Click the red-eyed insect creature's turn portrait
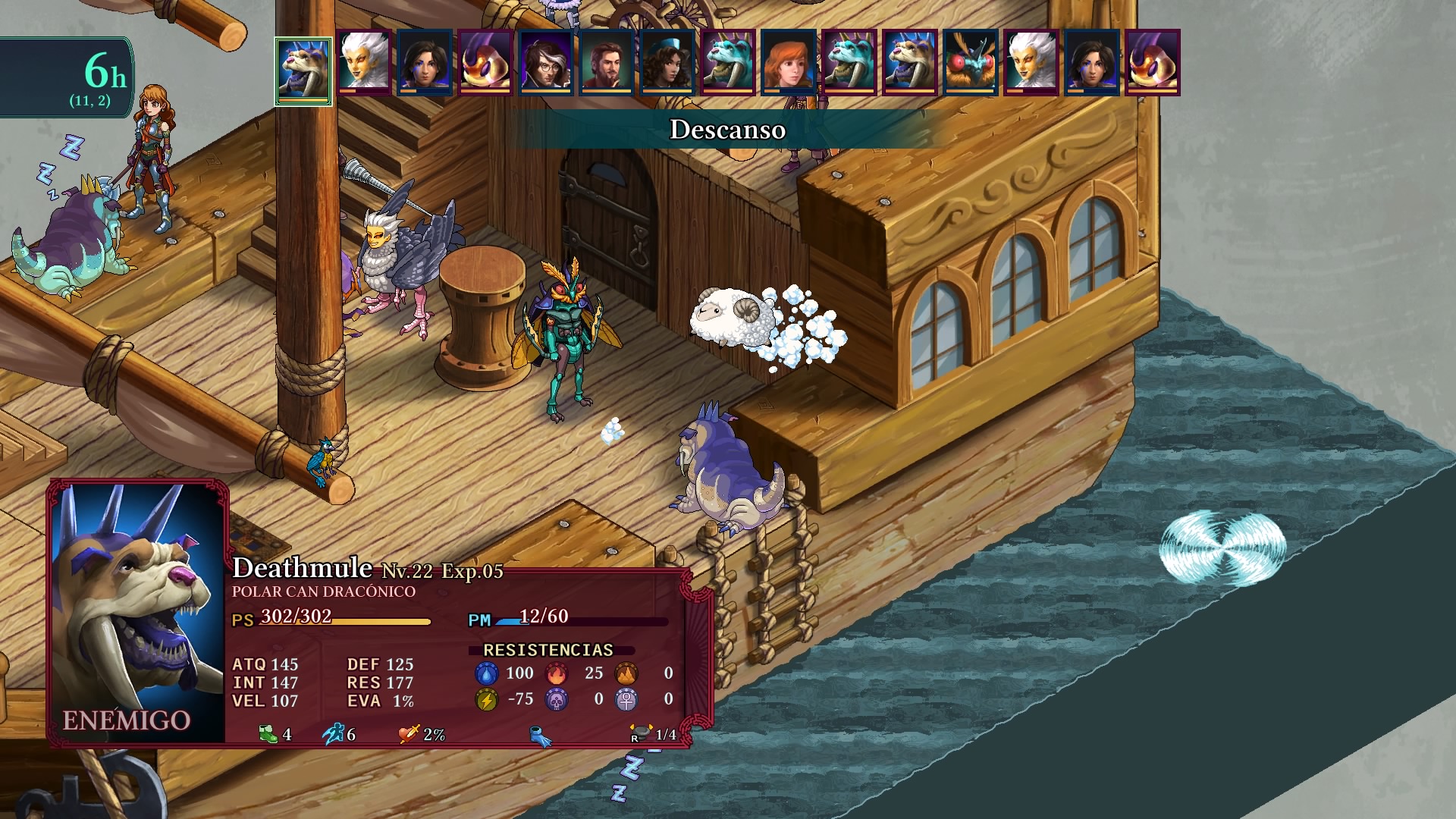This screenshot has width=1456, height=819. tap(971, 62)
